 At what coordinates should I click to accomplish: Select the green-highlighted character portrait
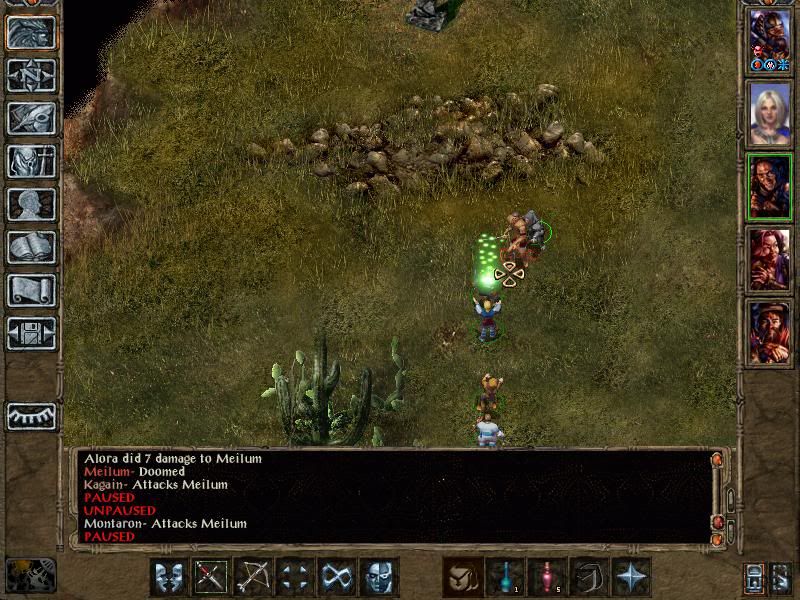tap(770, 188)
